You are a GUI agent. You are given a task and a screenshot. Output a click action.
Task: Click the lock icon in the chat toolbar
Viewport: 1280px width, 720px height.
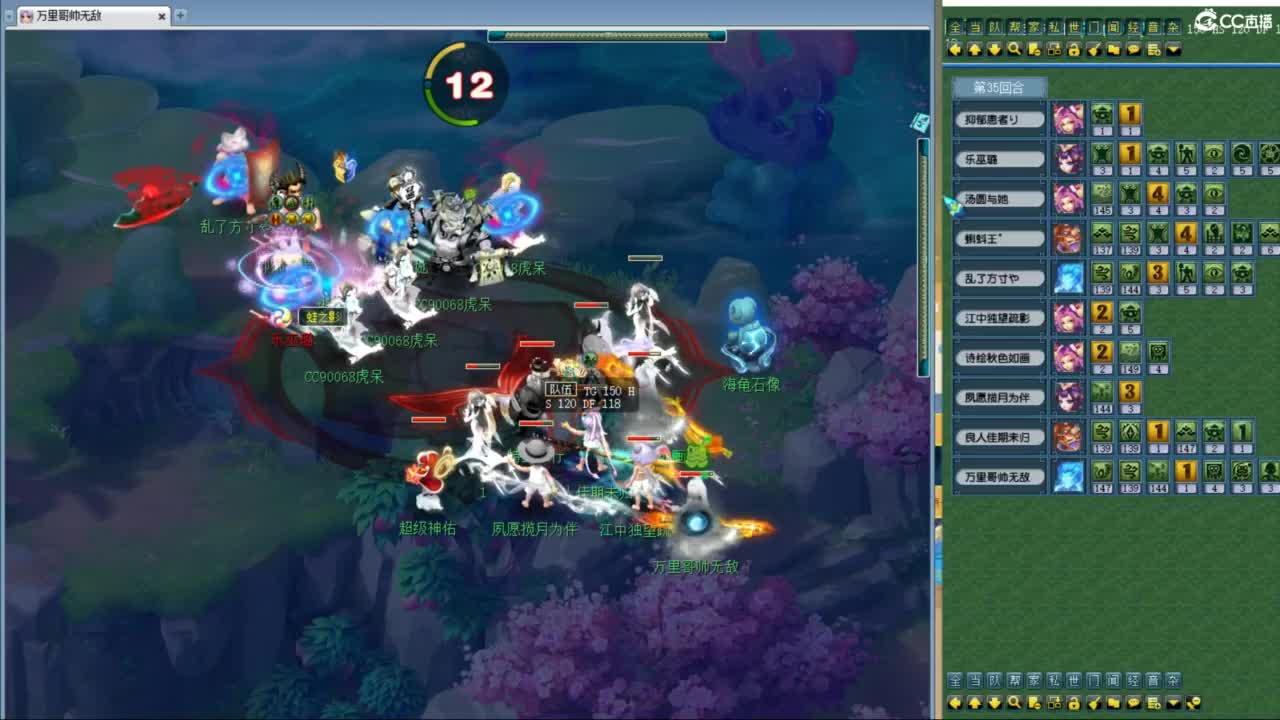[x=1075, y=50]
